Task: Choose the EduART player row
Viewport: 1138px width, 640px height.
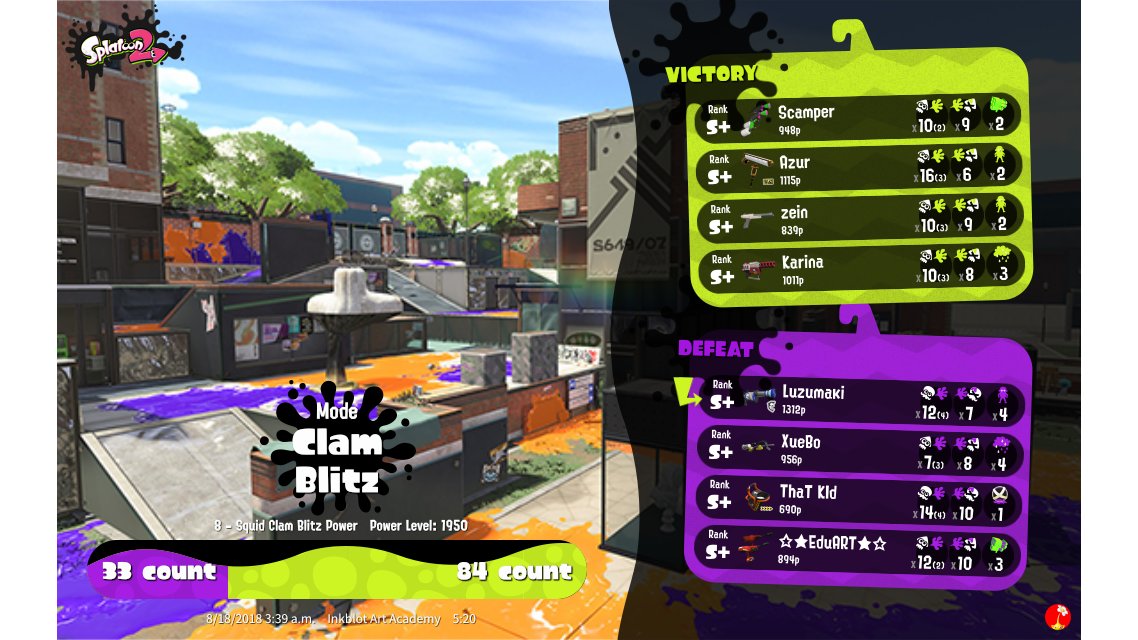Action: [861, 549]
